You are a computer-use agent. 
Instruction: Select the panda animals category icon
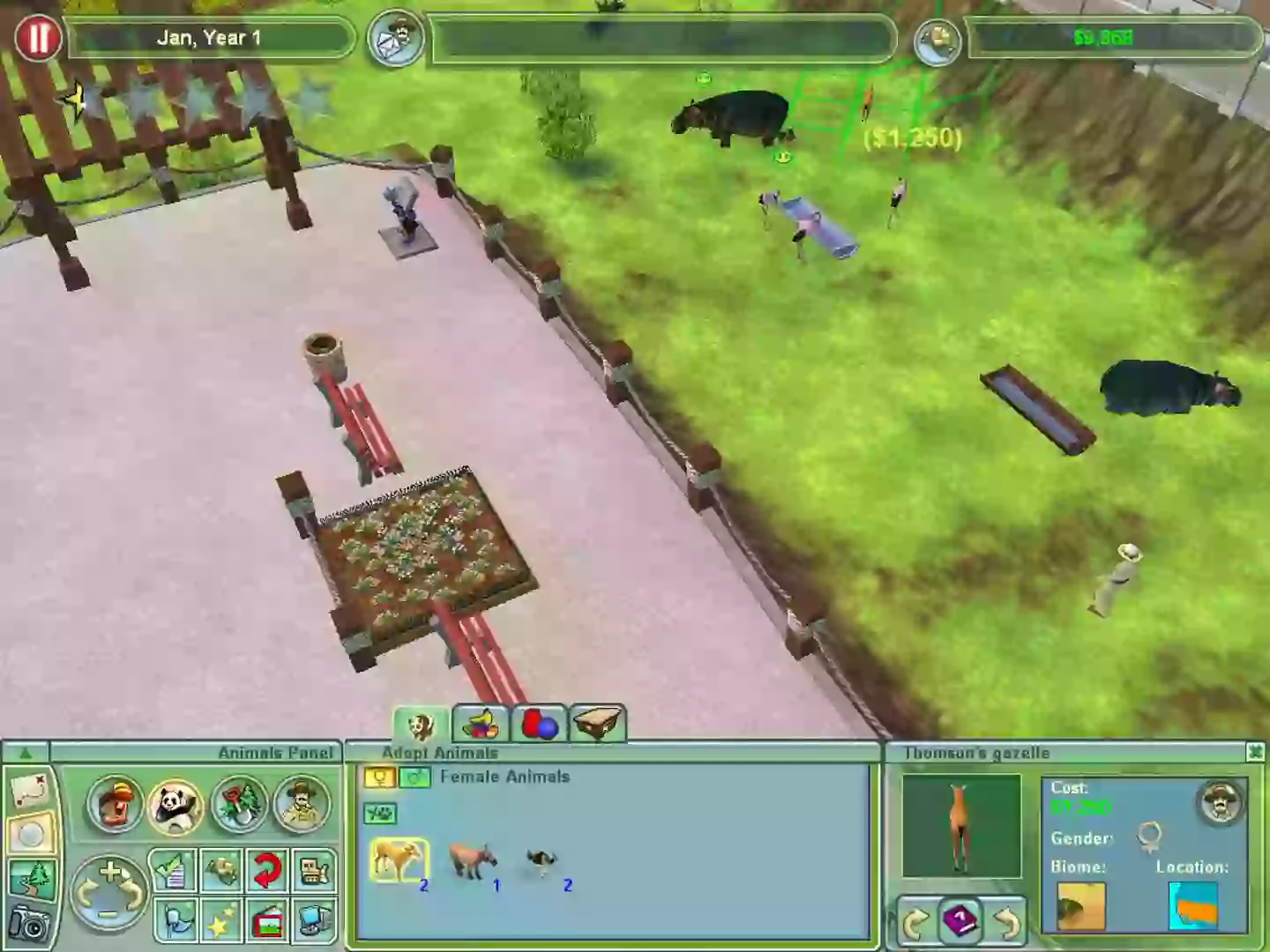(174, 807)
